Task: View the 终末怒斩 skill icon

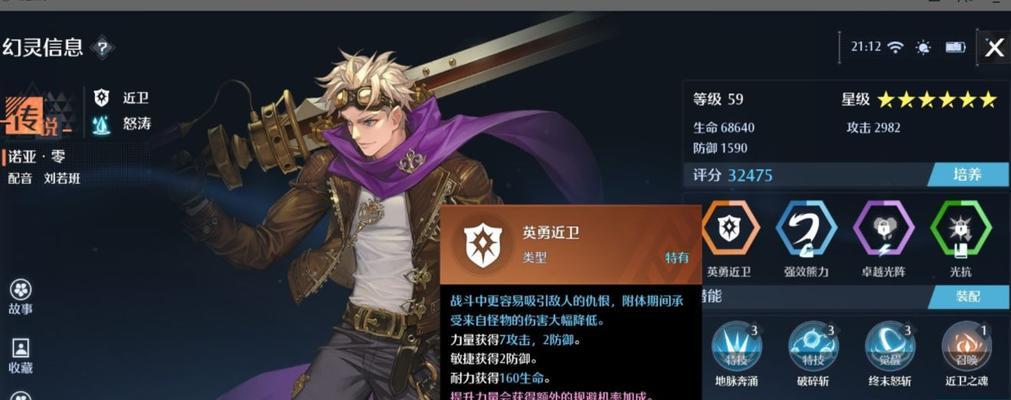Action: [x=889, y=345]
